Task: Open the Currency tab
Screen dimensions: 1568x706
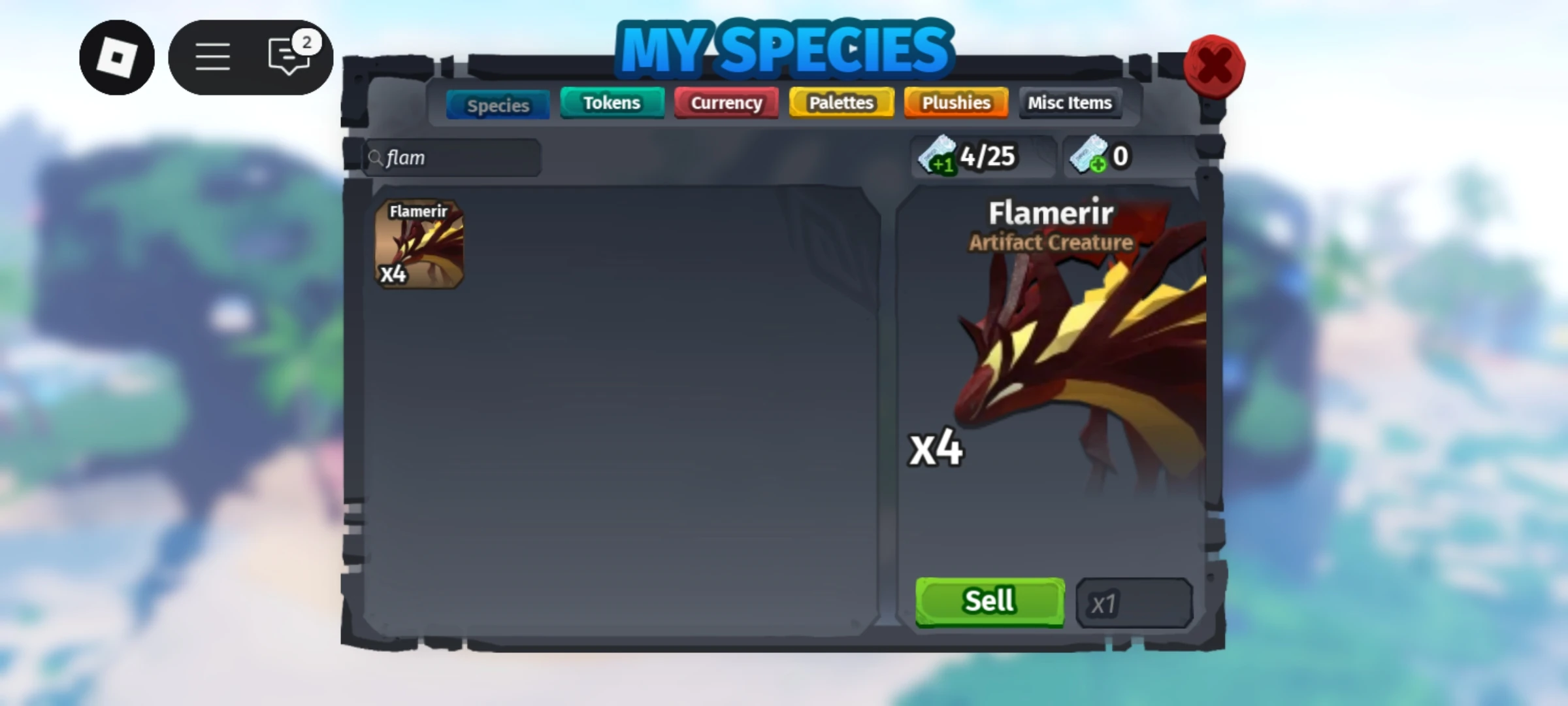Action: pyautogui.click(x=726, y=103)
